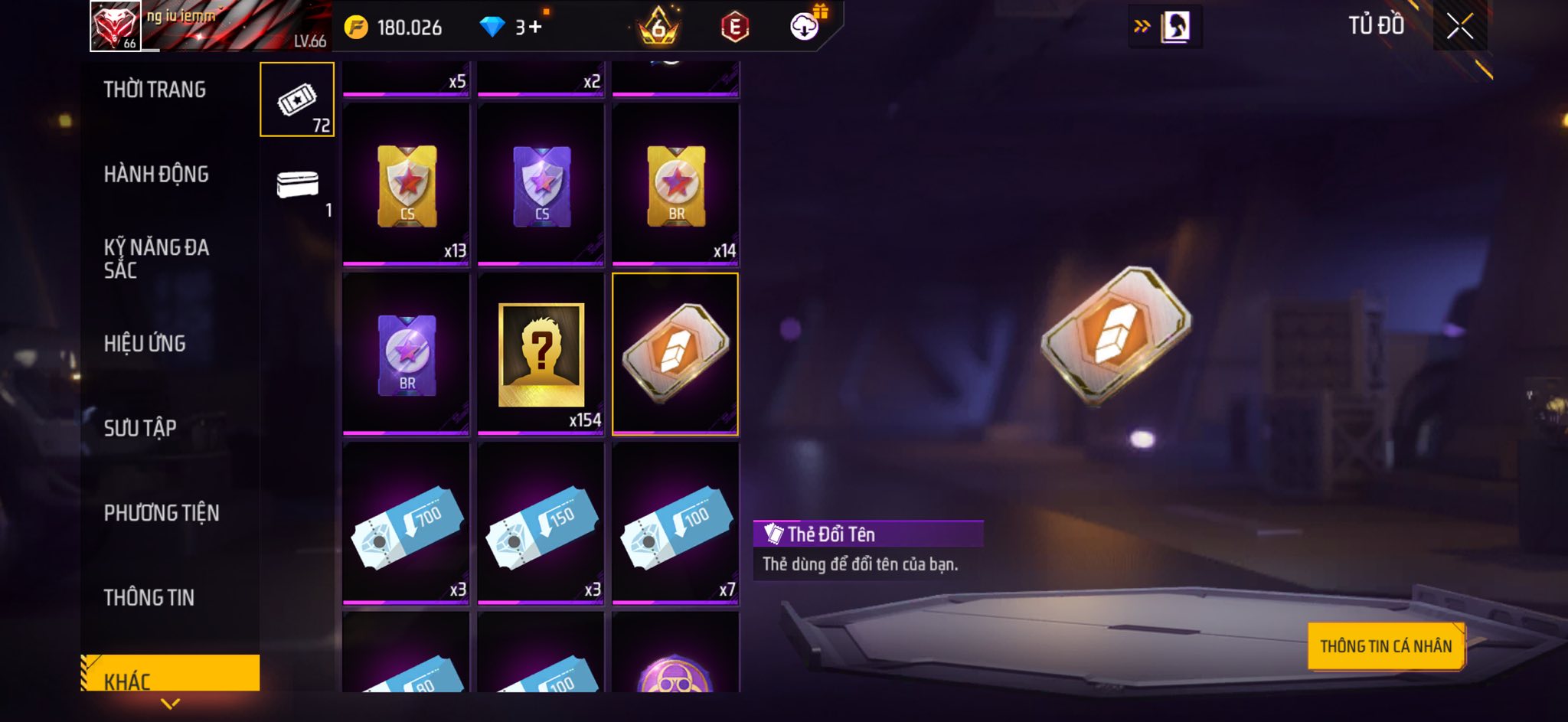Close the Tủ Đồ vault screen

tap(1459, 27)
